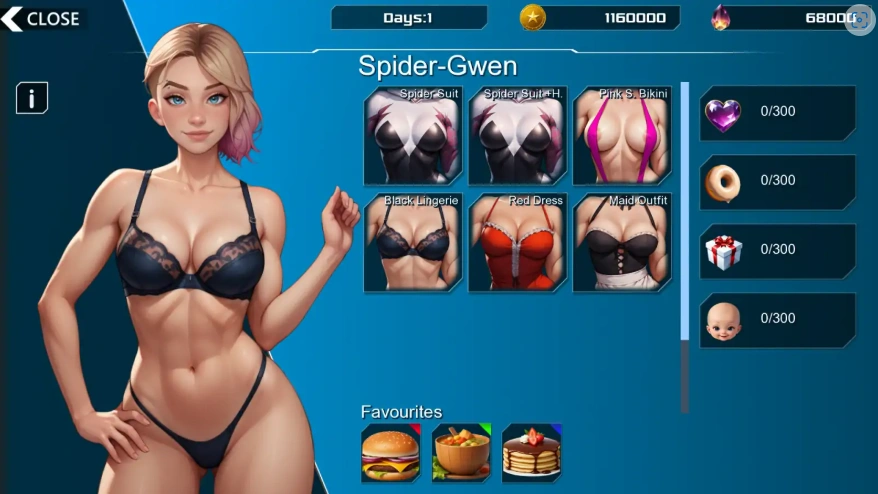This screenshot has height=494, width=878.
Task: Select the Maid Outfit thumbnail
Action: [x=621, y=242]
